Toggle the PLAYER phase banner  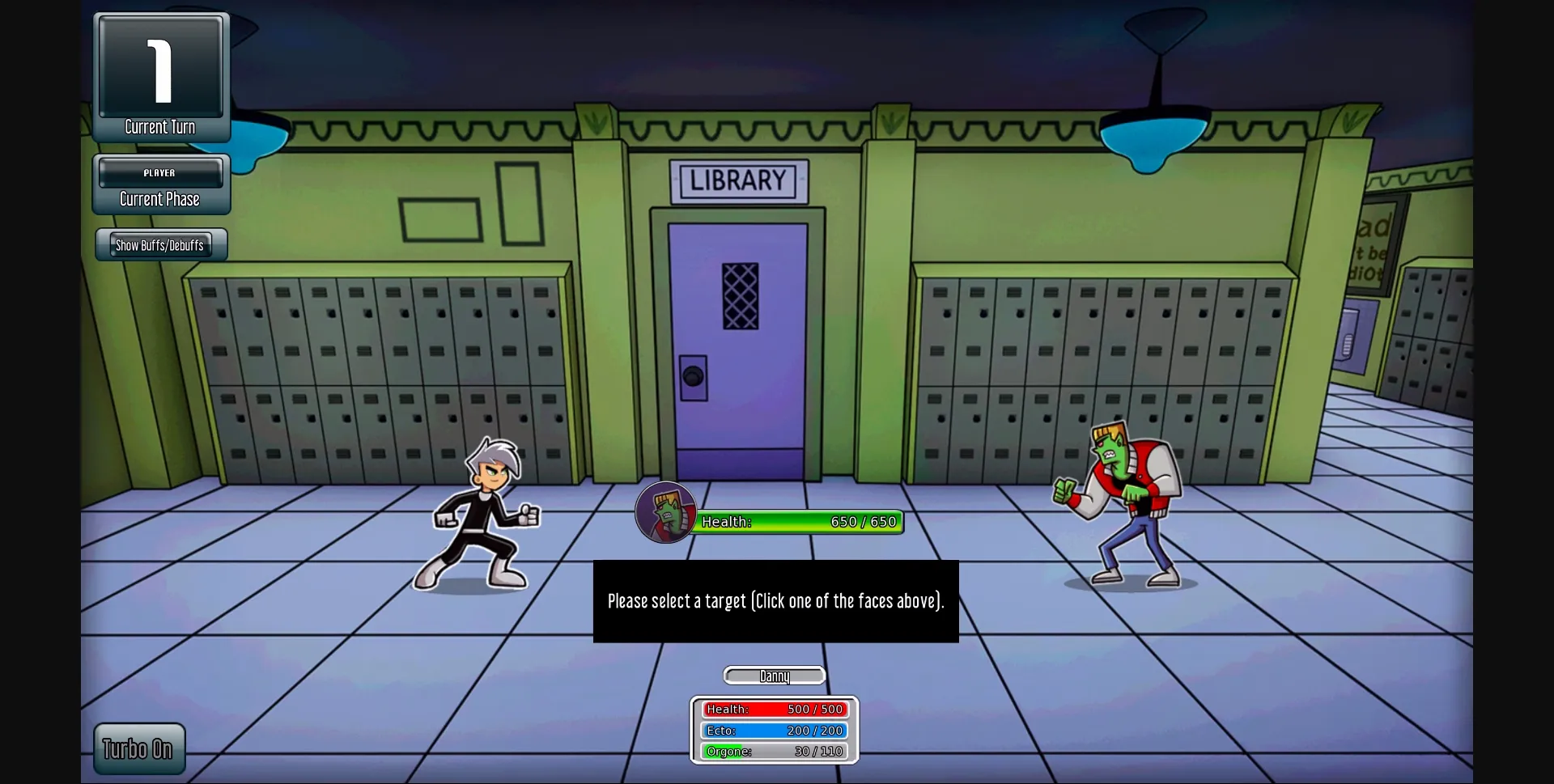tap(160, 172)
